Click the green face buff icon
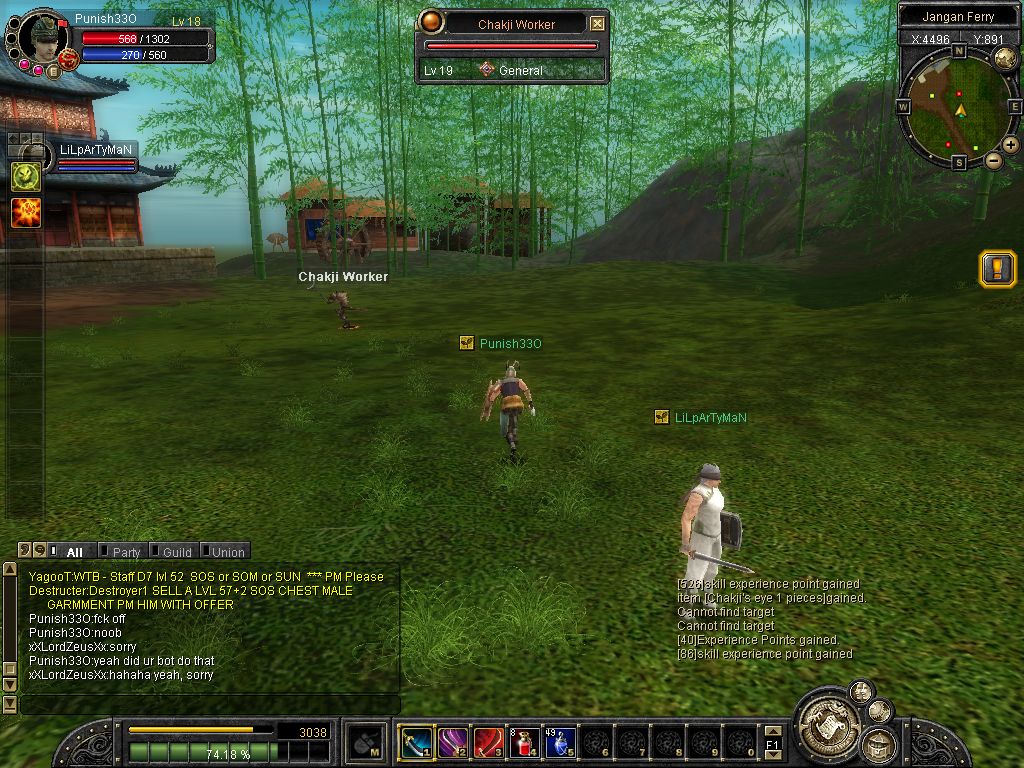The width and height of the screenshot is (1024, 768). tap(26, 177)
